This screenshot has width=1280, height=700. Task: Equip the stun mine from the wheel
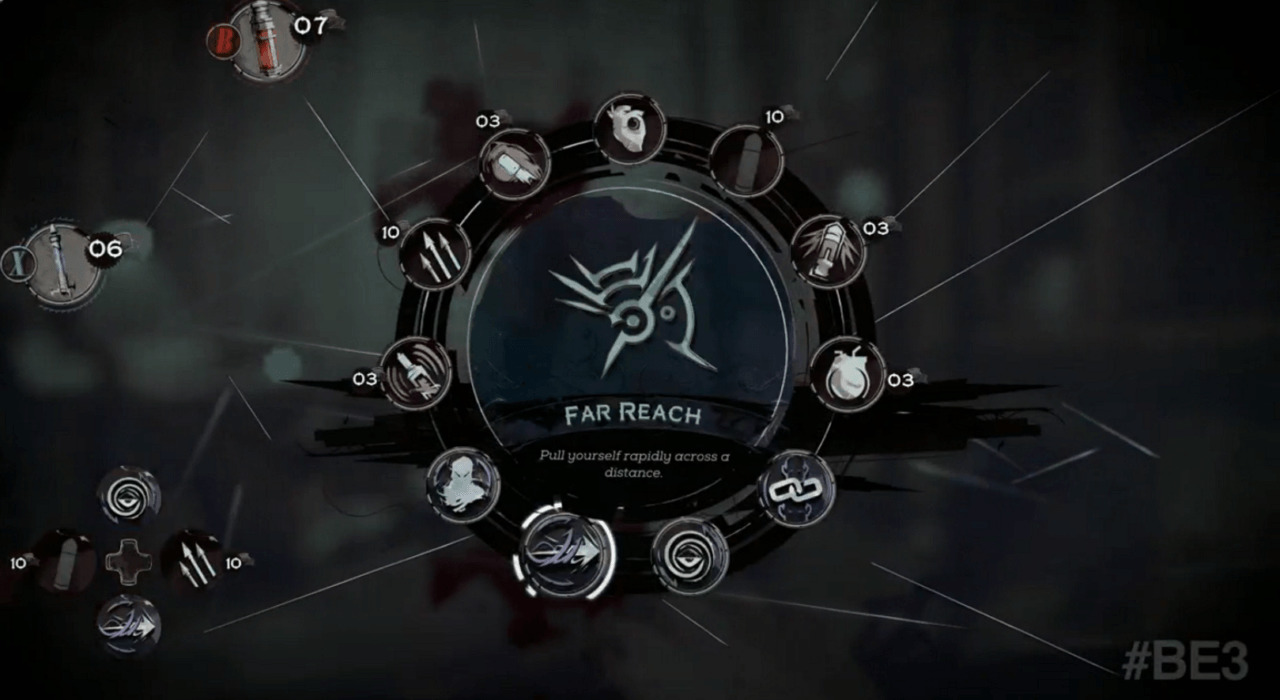click(417, 374)
